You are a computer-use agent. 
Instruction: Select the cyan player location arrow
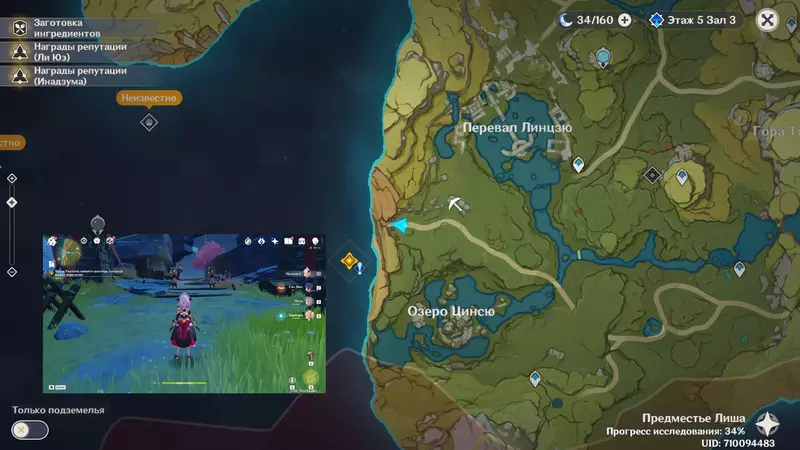(x=400, y=225)
